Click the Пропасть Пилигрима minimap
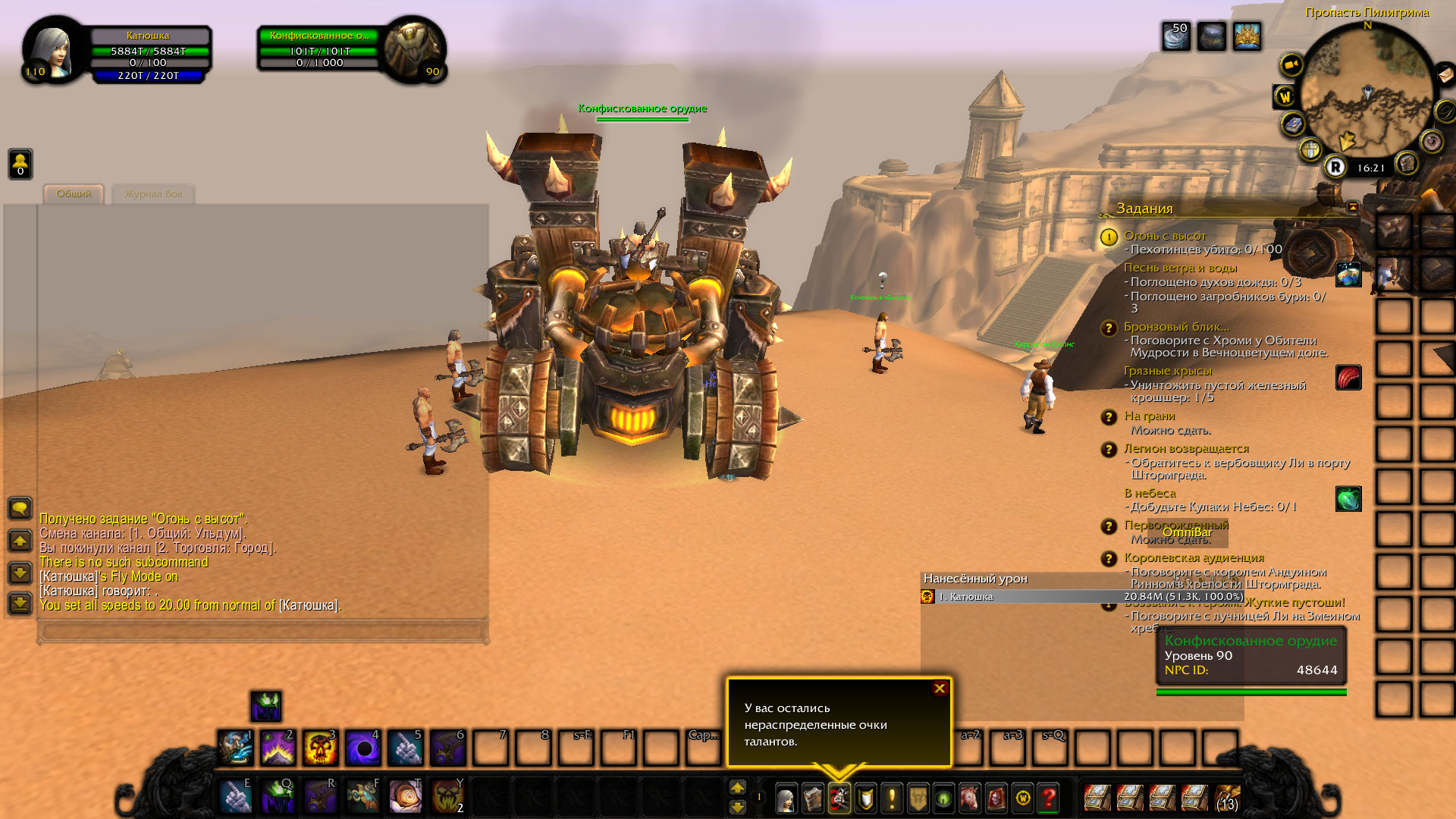 click(x=1367, y=91)
